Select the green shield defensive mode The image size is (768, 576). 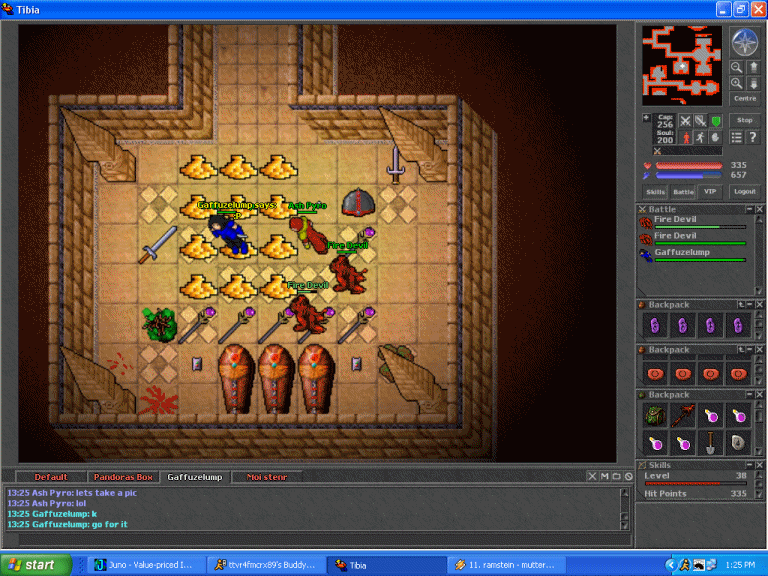[x=715, y=121]
